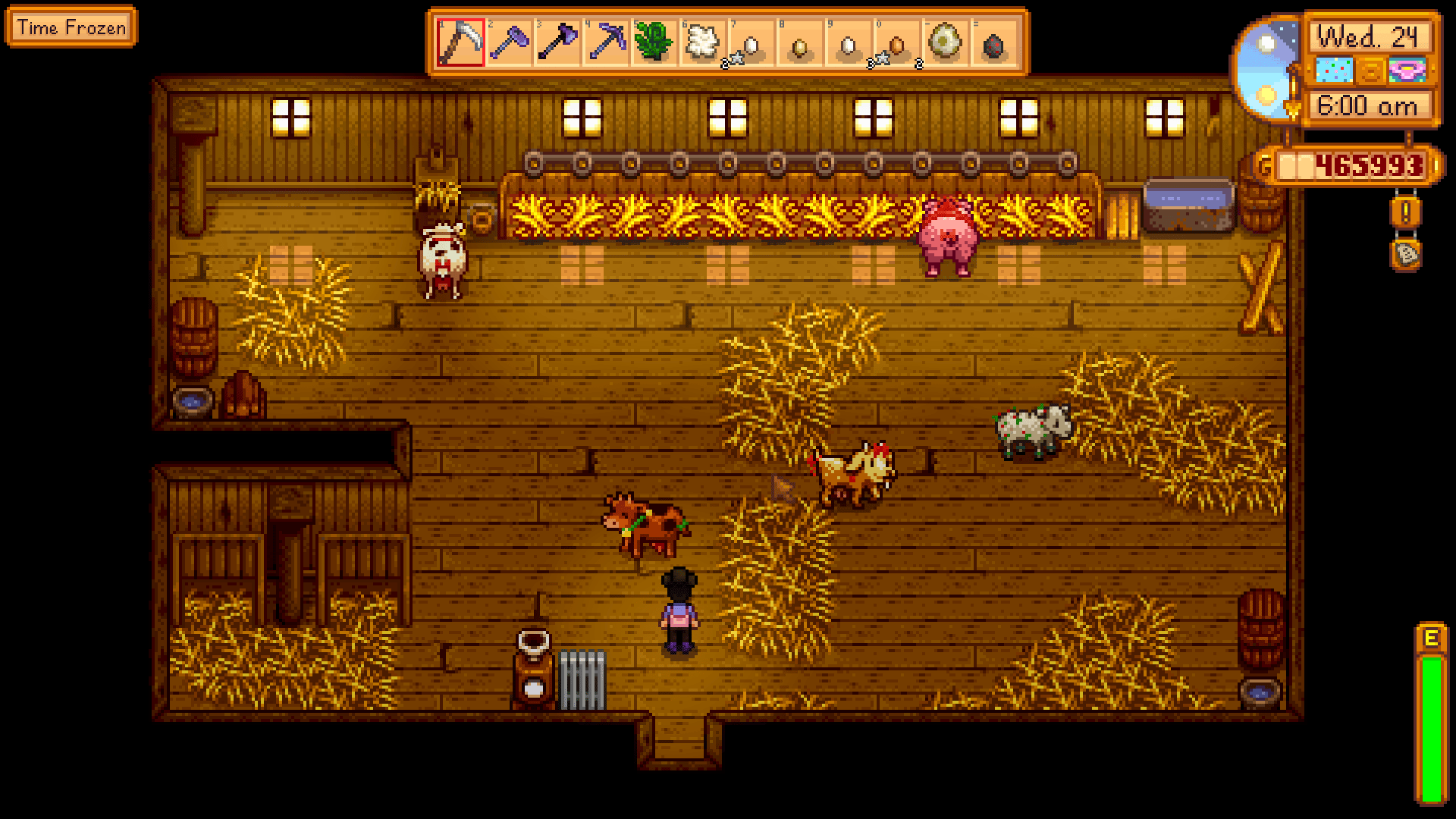
Task: Select the purple hoe in hotbar slot 2
Action: point(508,42)
